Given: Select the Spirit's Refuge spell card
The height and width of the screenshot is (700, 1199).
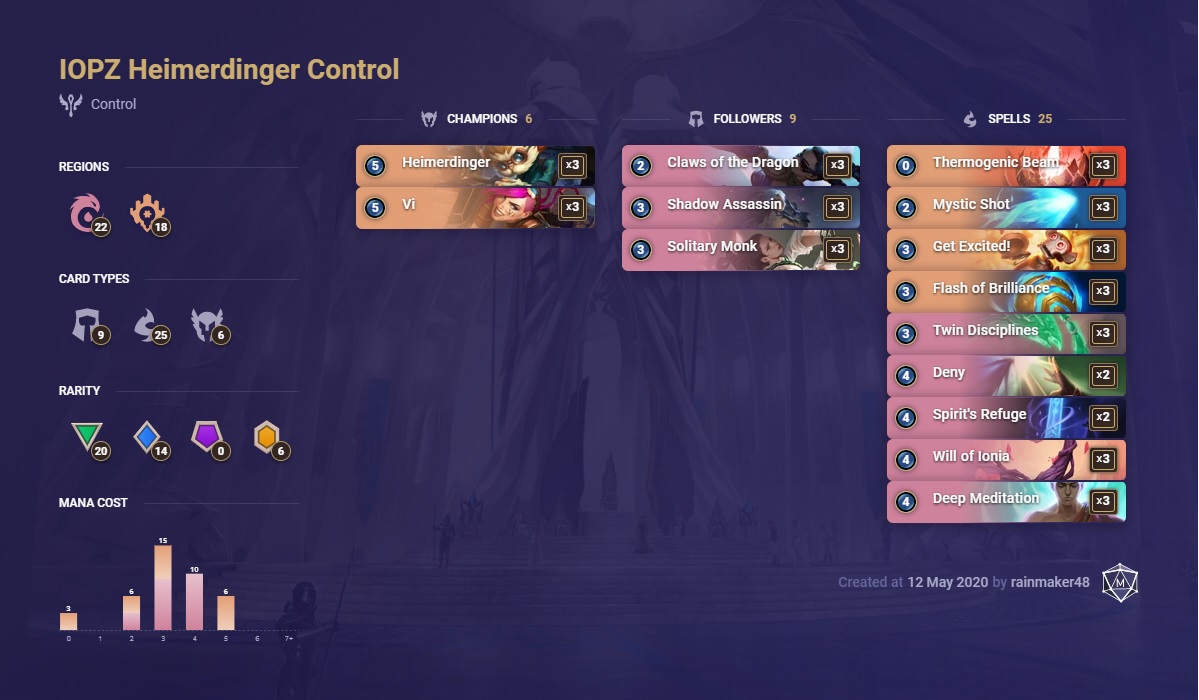Looking at the screenshot, I should pyautogui.click(x=1005, y=418).
